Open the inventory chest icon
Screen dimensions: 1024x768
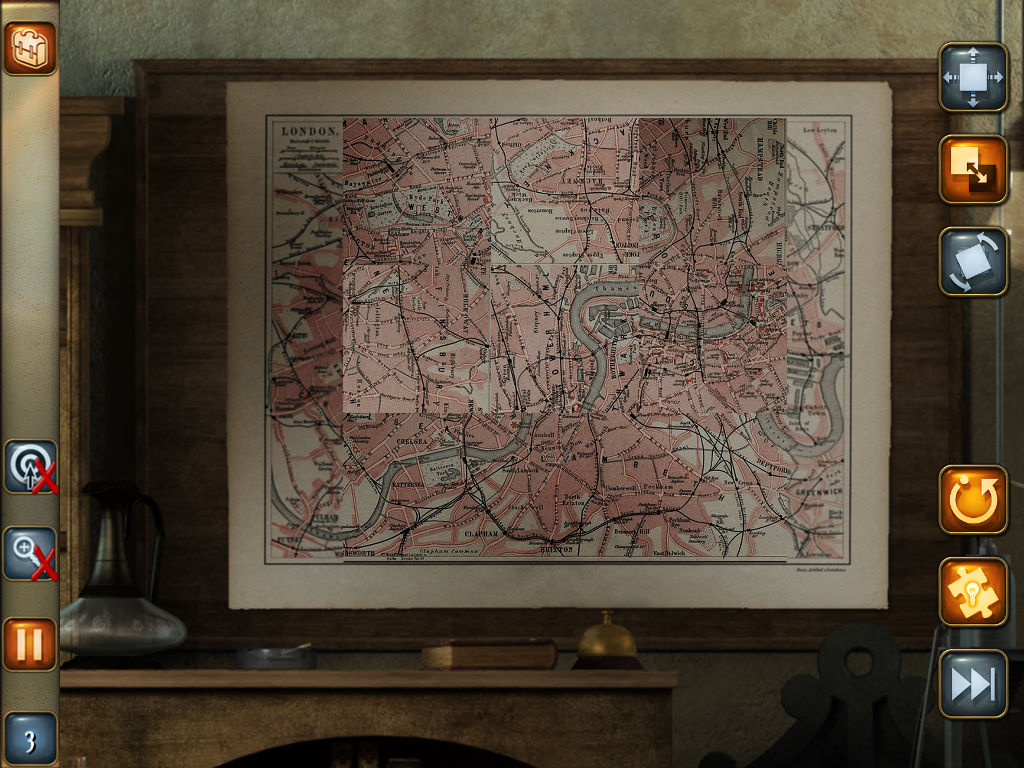point(30,48)
